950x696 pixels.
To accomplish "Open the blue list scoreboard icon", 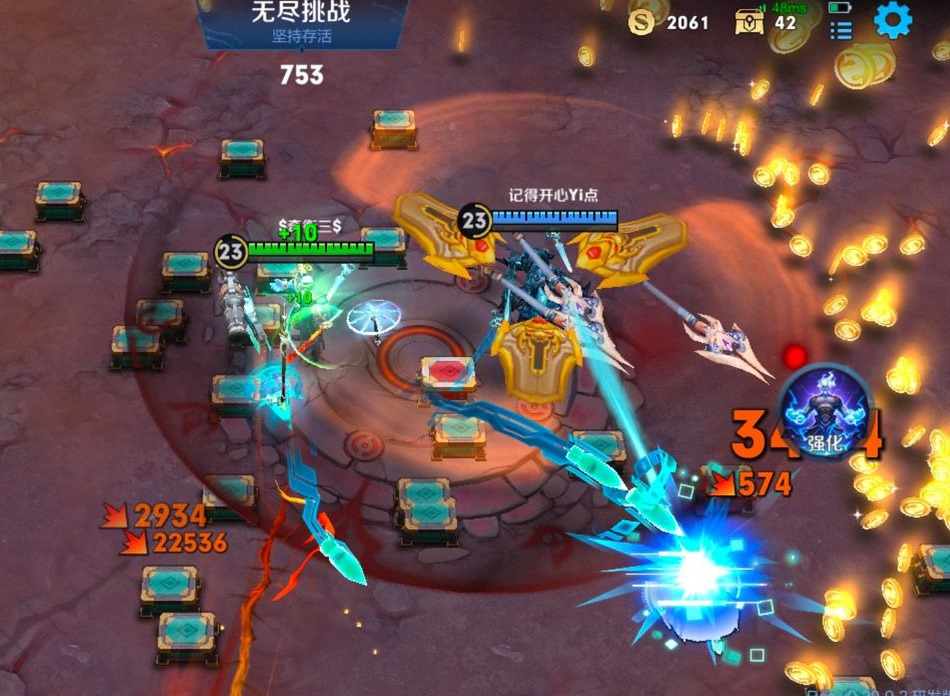I will 840,31.
